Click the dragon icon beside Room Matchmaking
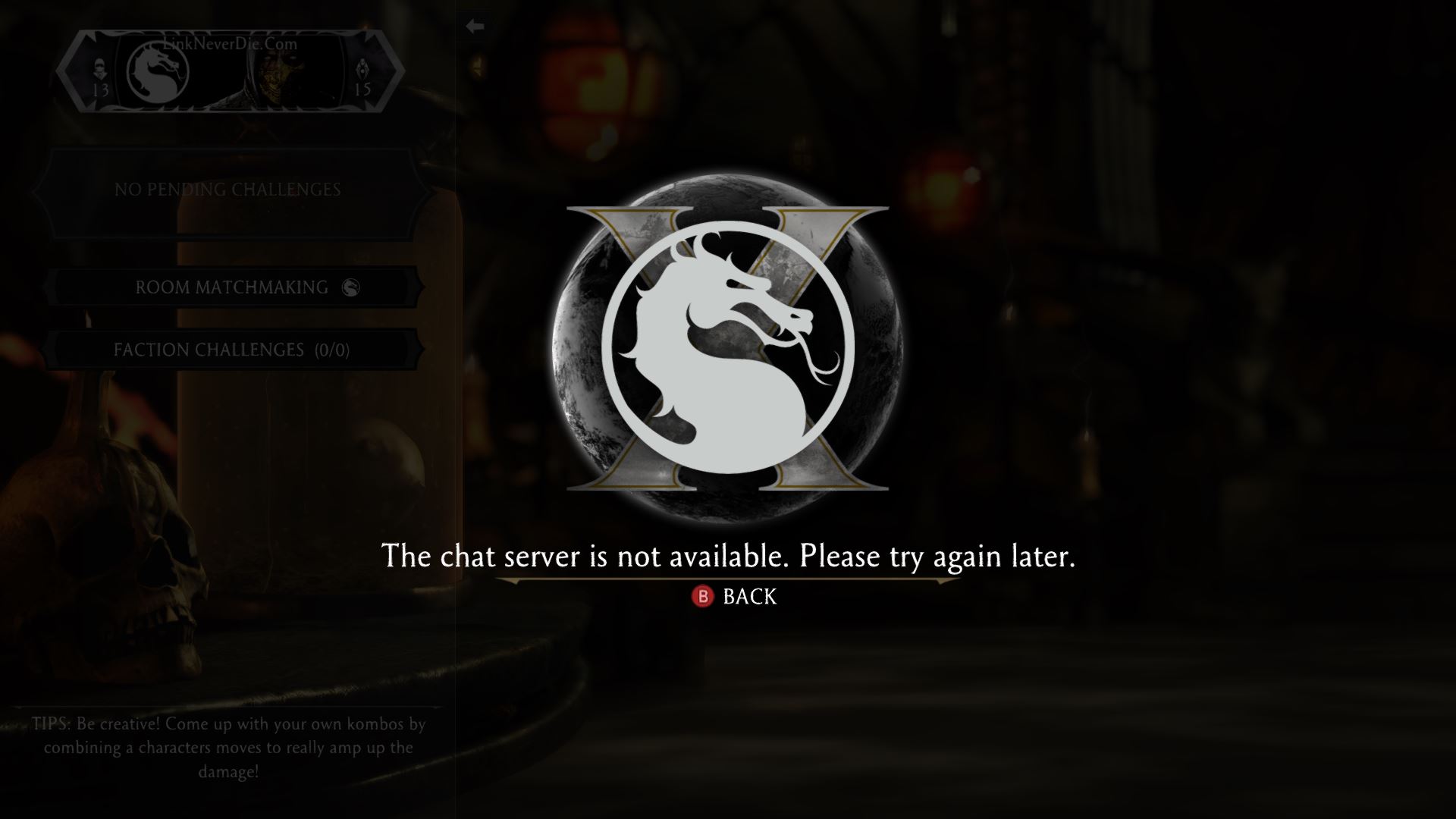Viewport: 1456px width, 819px height. pyautogui.click(x=351, y=288)
